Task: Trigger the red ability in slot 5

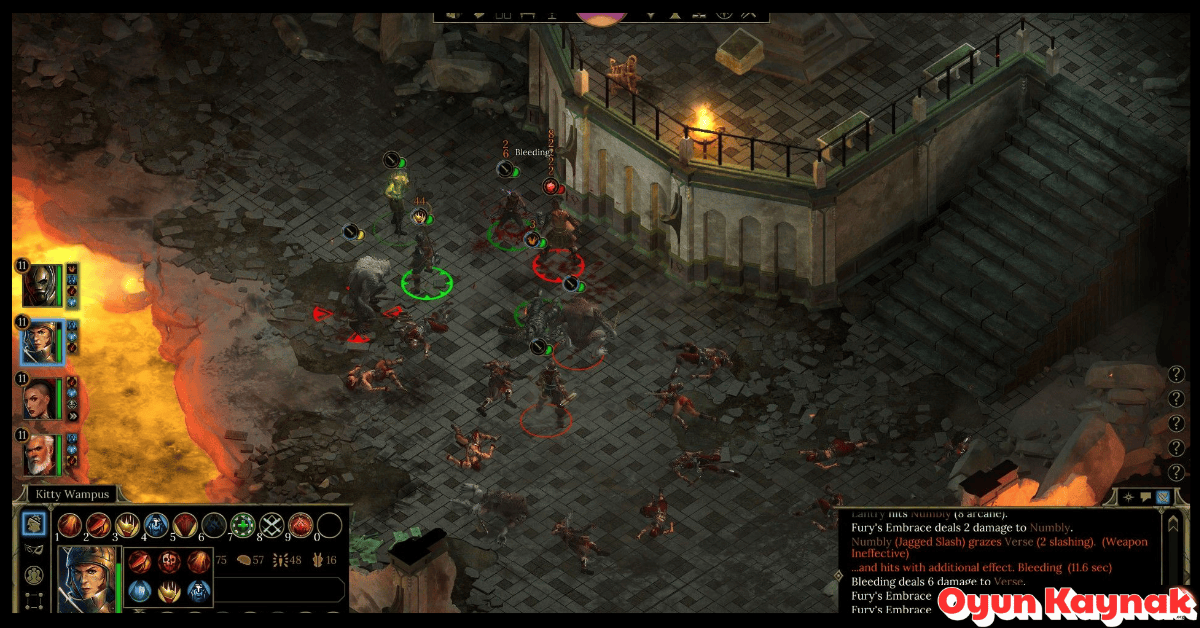Action: 185,526
